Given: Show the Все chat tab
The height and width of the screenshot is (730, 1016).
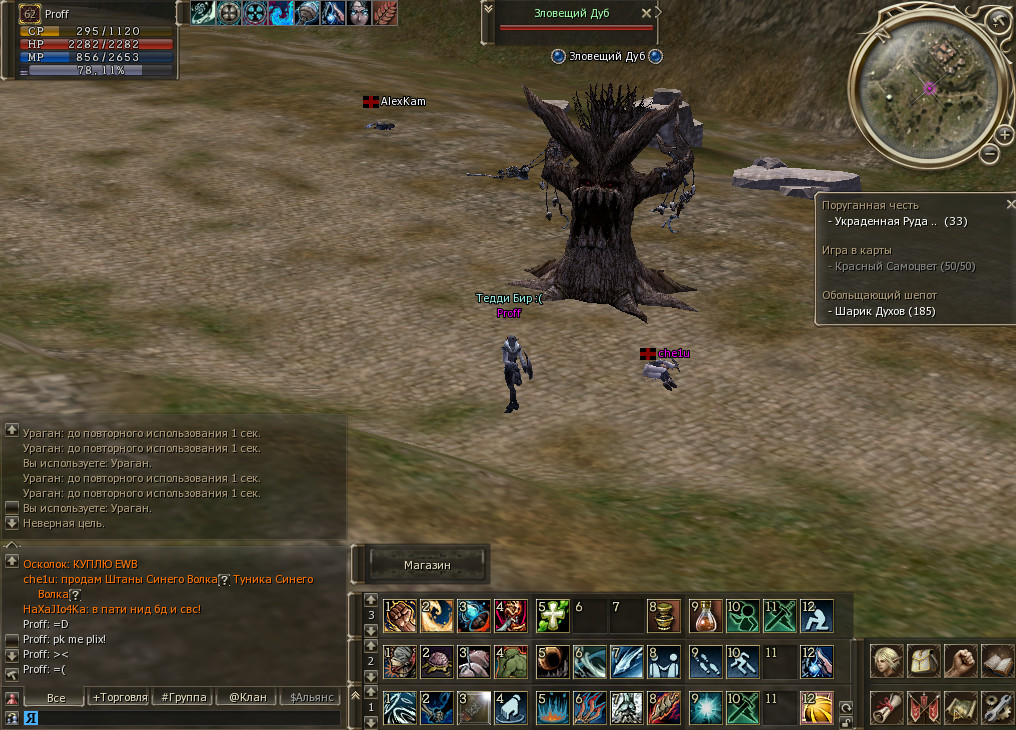Looking at the screenshot, I should tap(55, 697).
